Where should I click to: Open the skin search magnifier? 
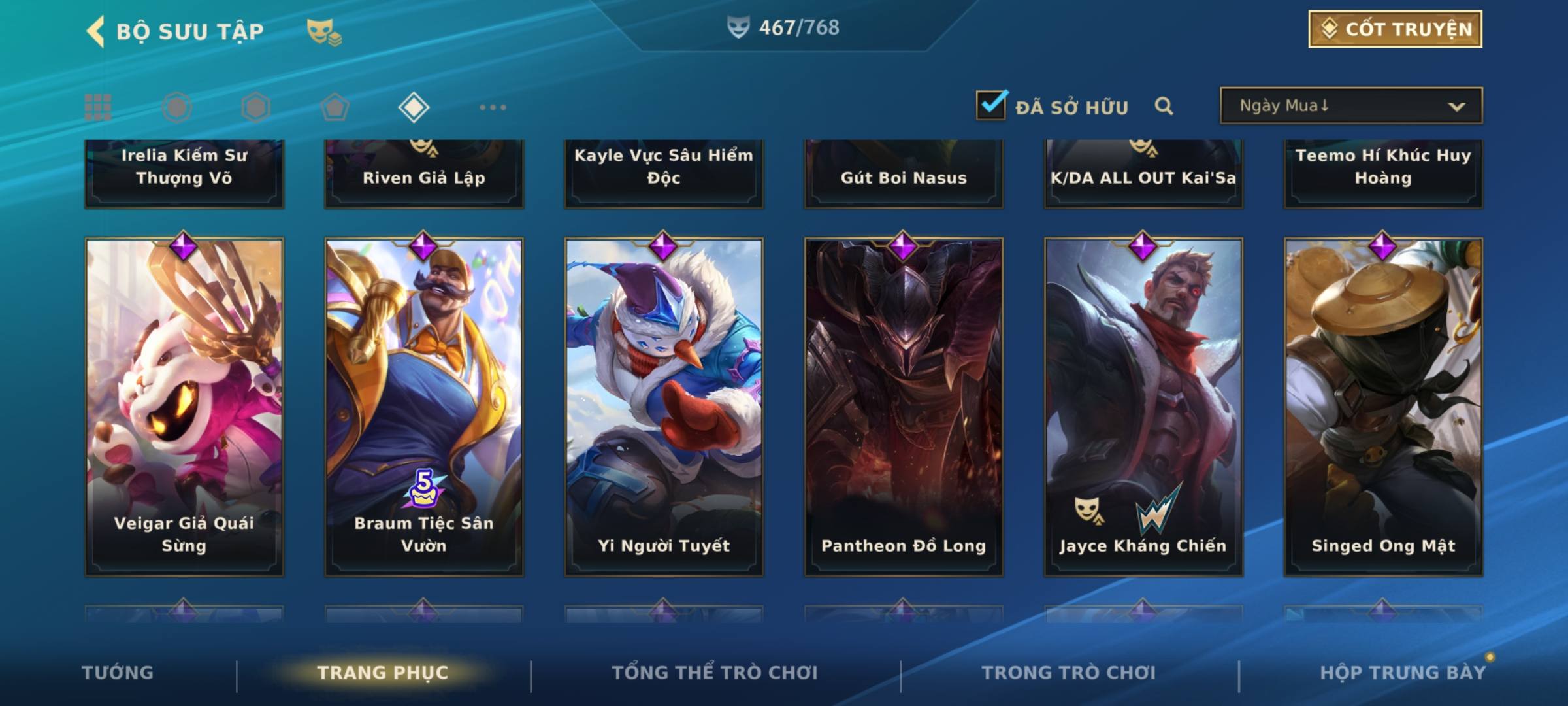click(1164, 106)
